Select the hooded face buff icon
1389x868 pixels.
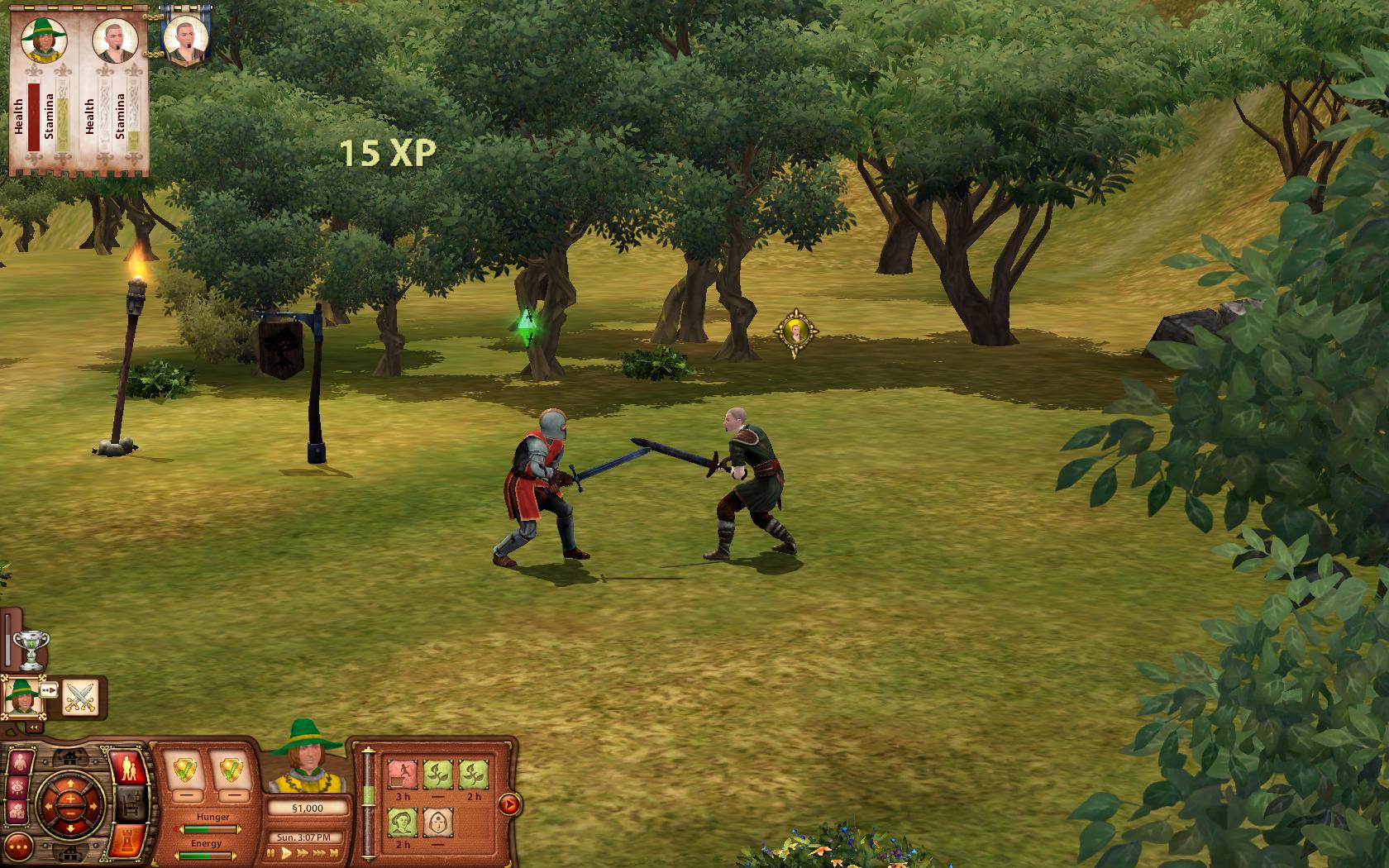click(x=437, y=822)
